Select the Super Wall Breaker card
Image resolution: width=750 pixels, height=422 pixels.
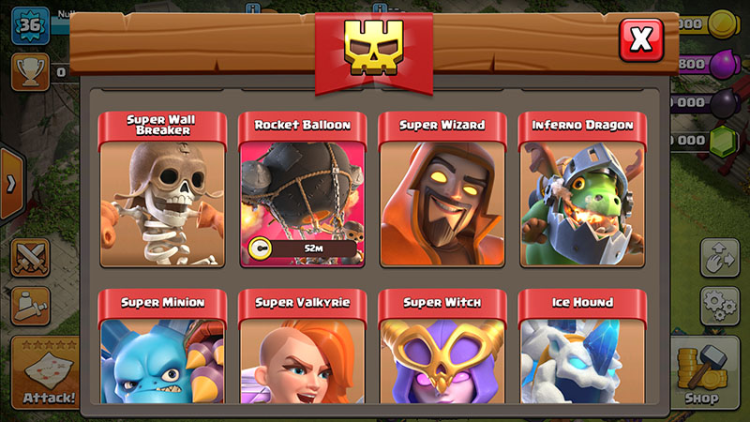162,191
